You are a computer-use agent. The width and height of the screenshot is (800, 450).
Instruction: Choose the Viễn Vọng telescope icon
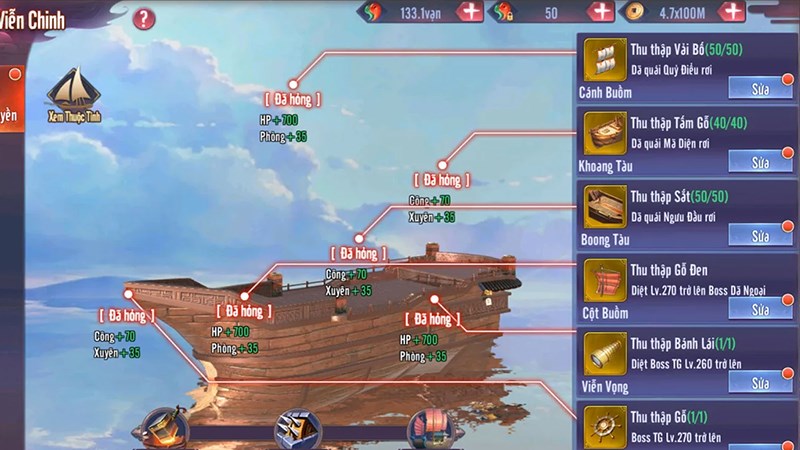point(603,354)
